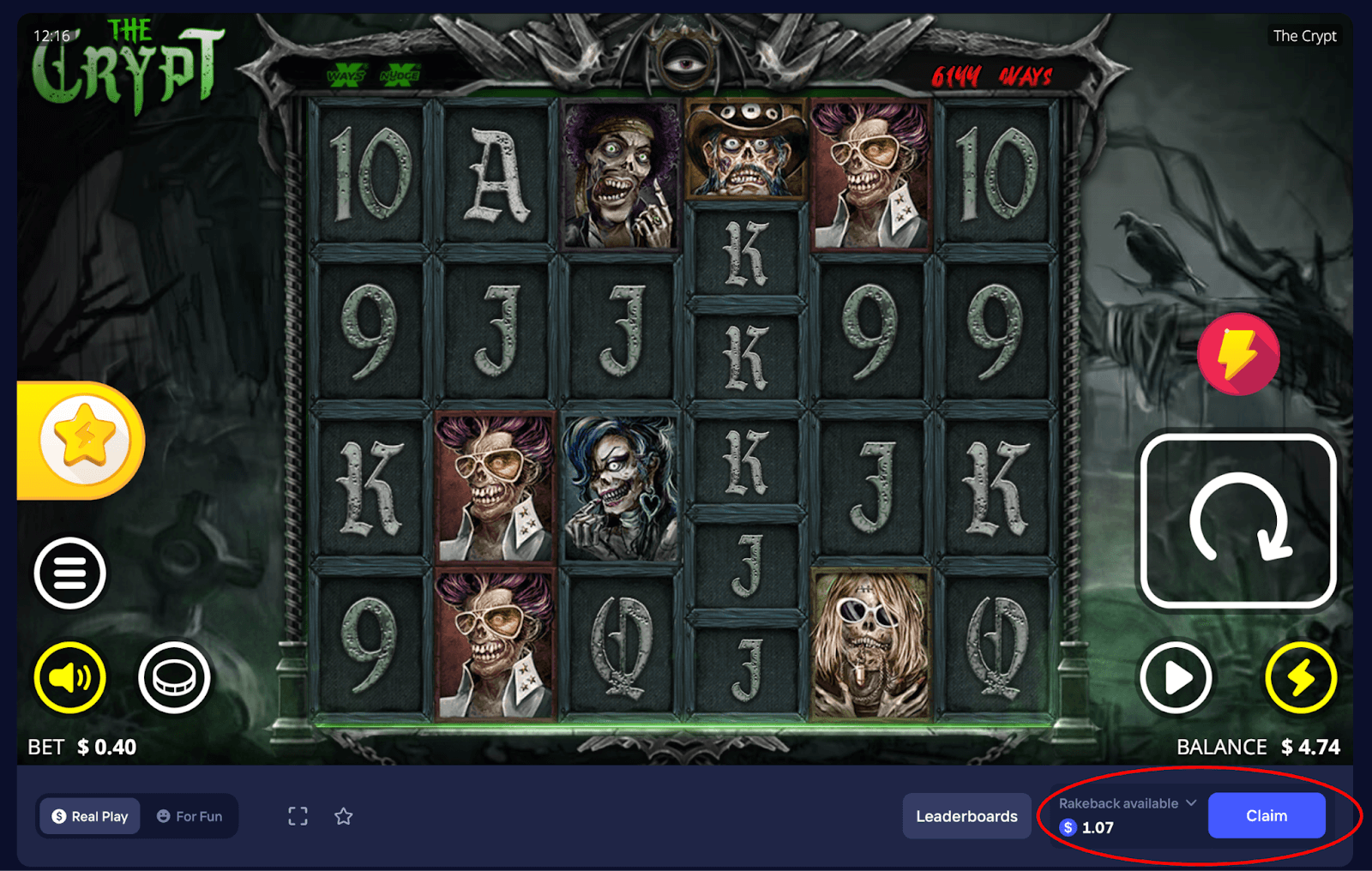
Task: Spin the reels with the large spin button
Action: point(1238,521)
